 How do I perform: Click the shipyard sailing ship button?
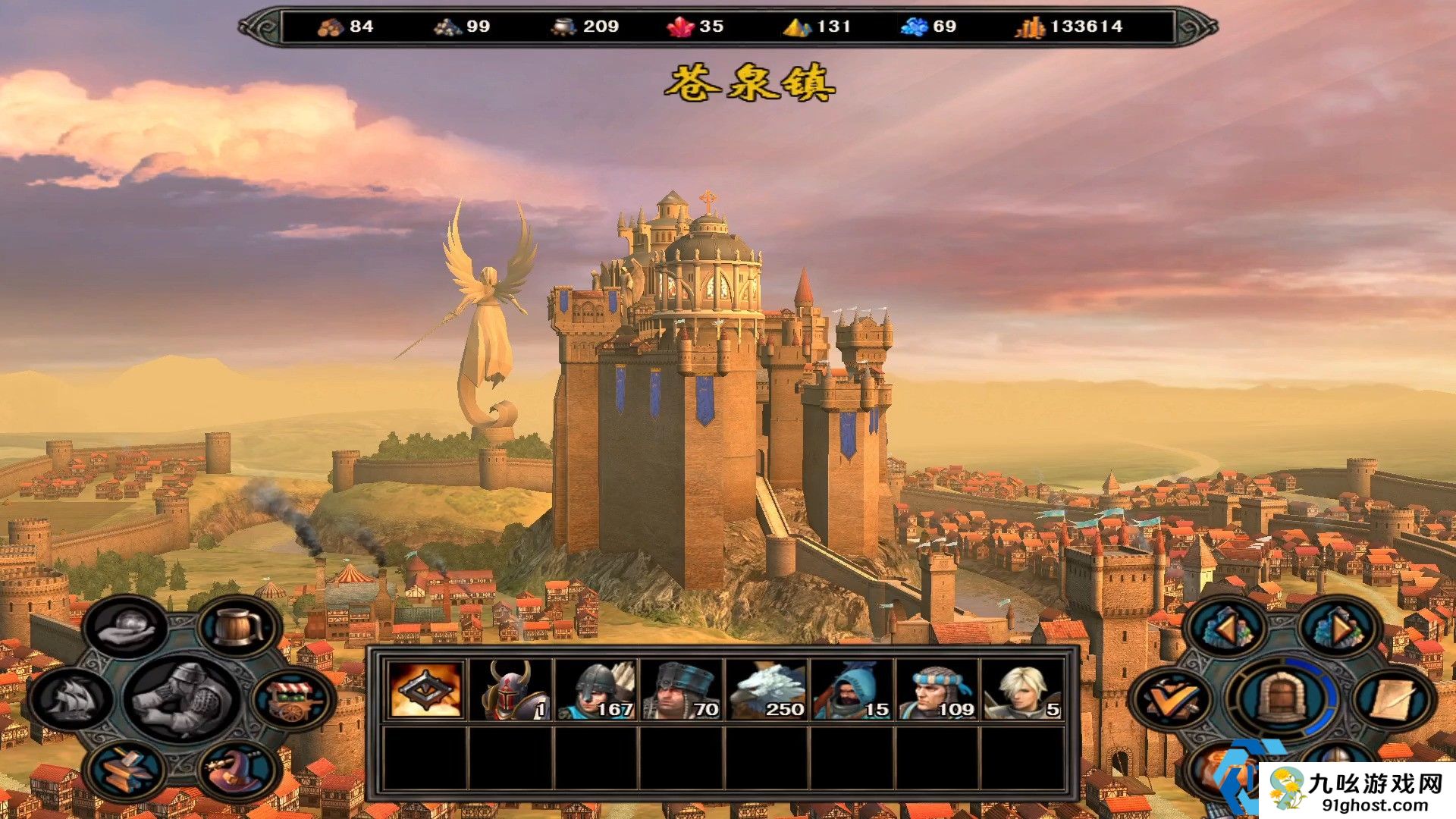click(x=72, y=699)
